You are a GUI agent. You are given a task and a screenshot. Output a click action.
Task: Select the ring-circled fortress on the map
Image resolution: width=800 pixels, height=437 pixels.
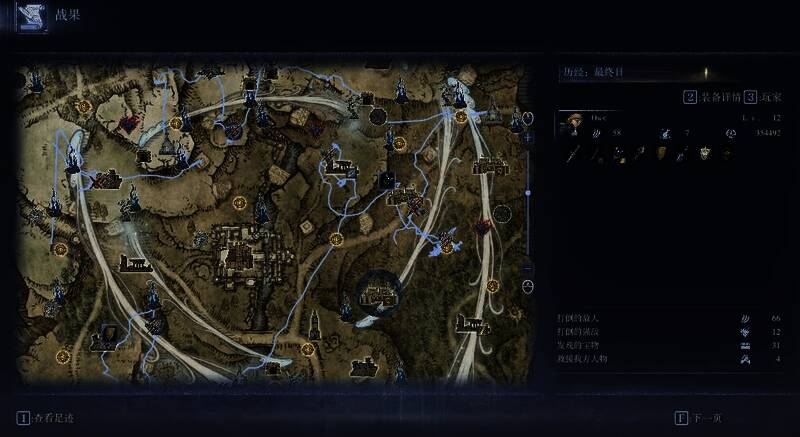click(x=380, y=291)
